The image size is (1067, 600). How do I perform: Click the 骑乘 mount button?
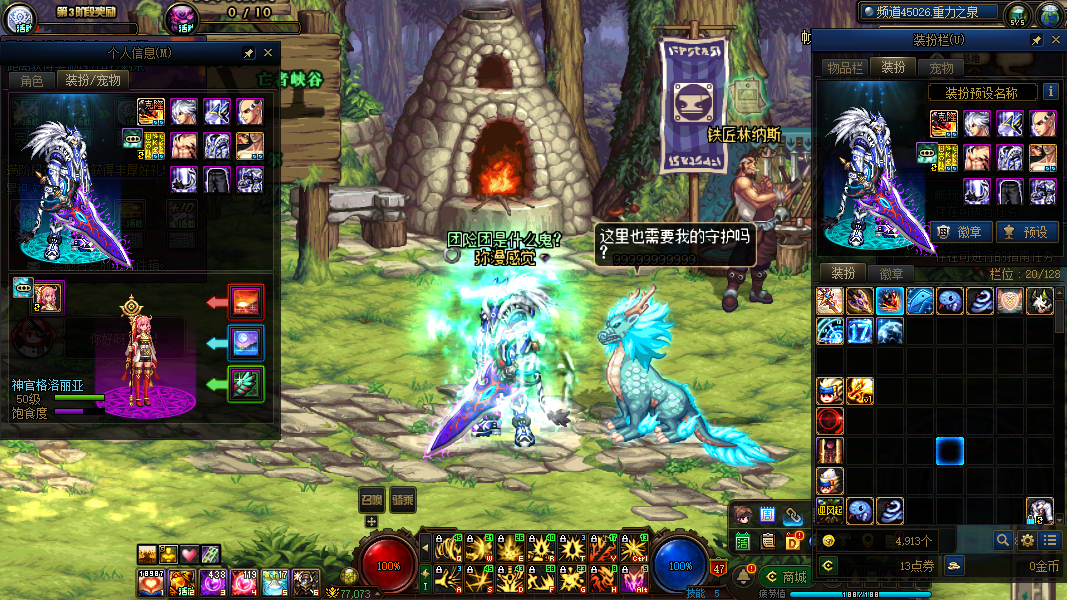coord(403,499)
